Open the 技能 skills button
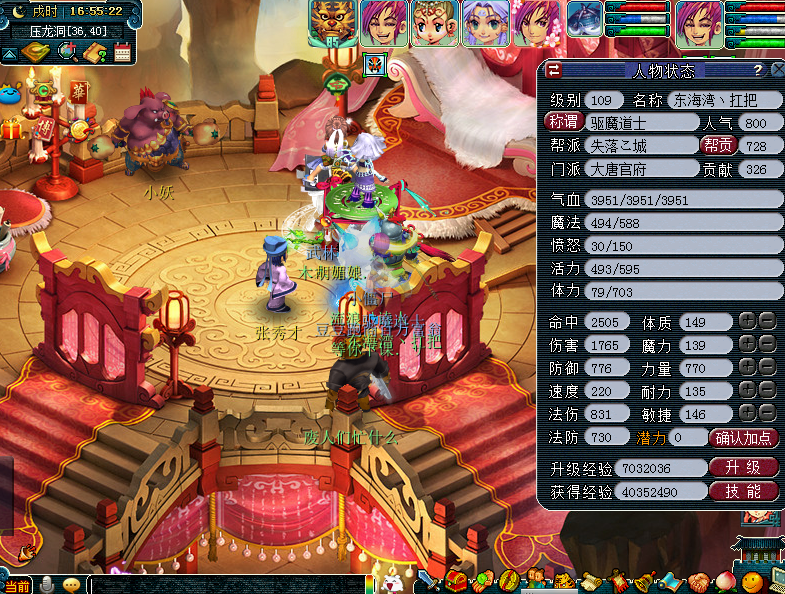This screenshot has height=594, width=785. point(743,491)
